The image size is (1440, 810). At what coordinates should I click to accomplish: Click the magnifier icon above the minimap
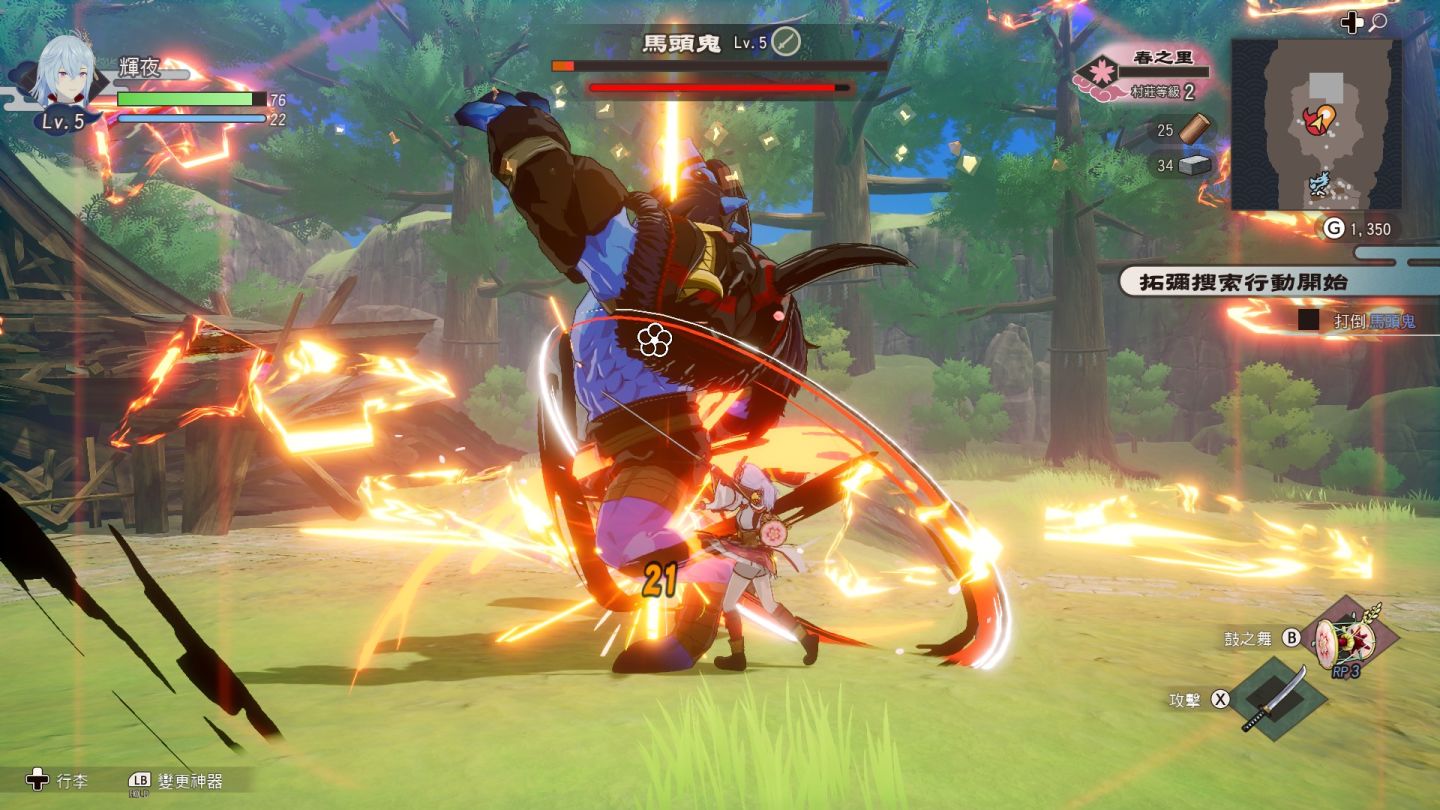1378,22
